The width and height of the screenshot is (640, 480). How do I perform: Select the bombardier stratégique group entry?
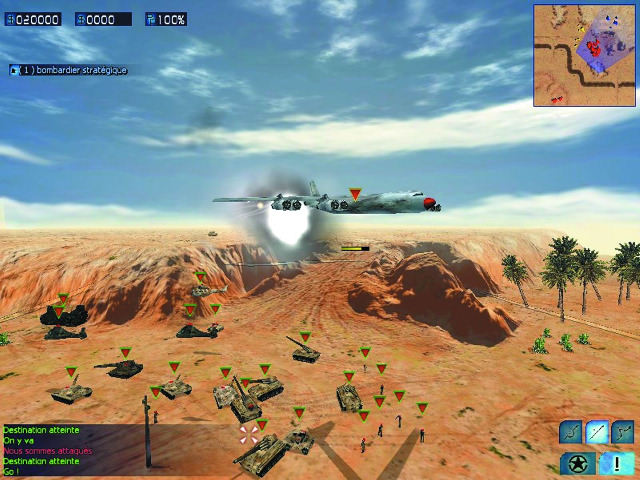click(70, 70)
